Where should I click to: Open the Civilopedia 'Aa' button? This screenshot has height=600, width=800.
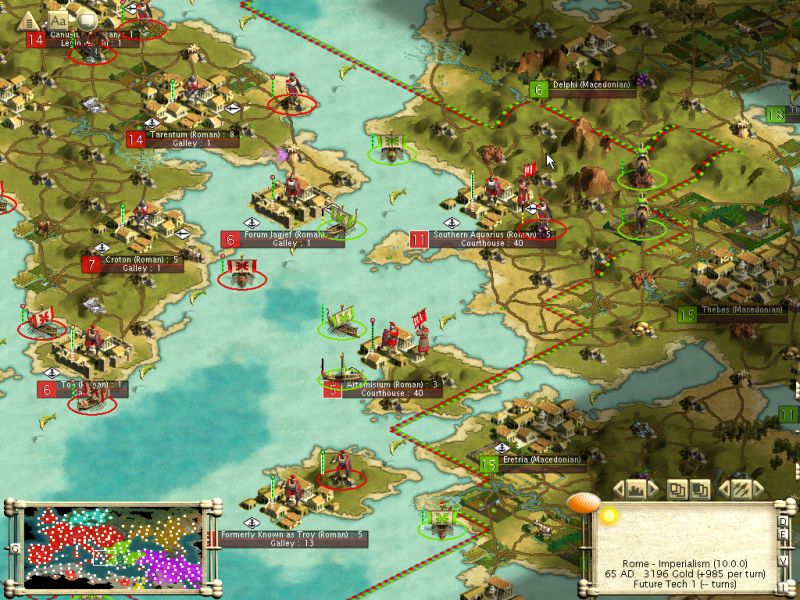coord(58,19)
